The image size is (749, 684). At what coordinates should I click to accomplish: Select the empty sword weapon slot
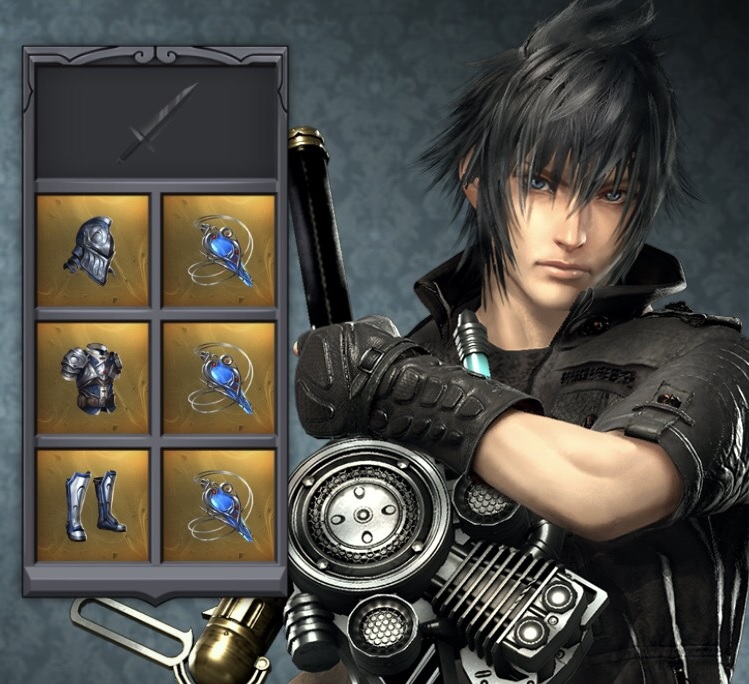156,122
